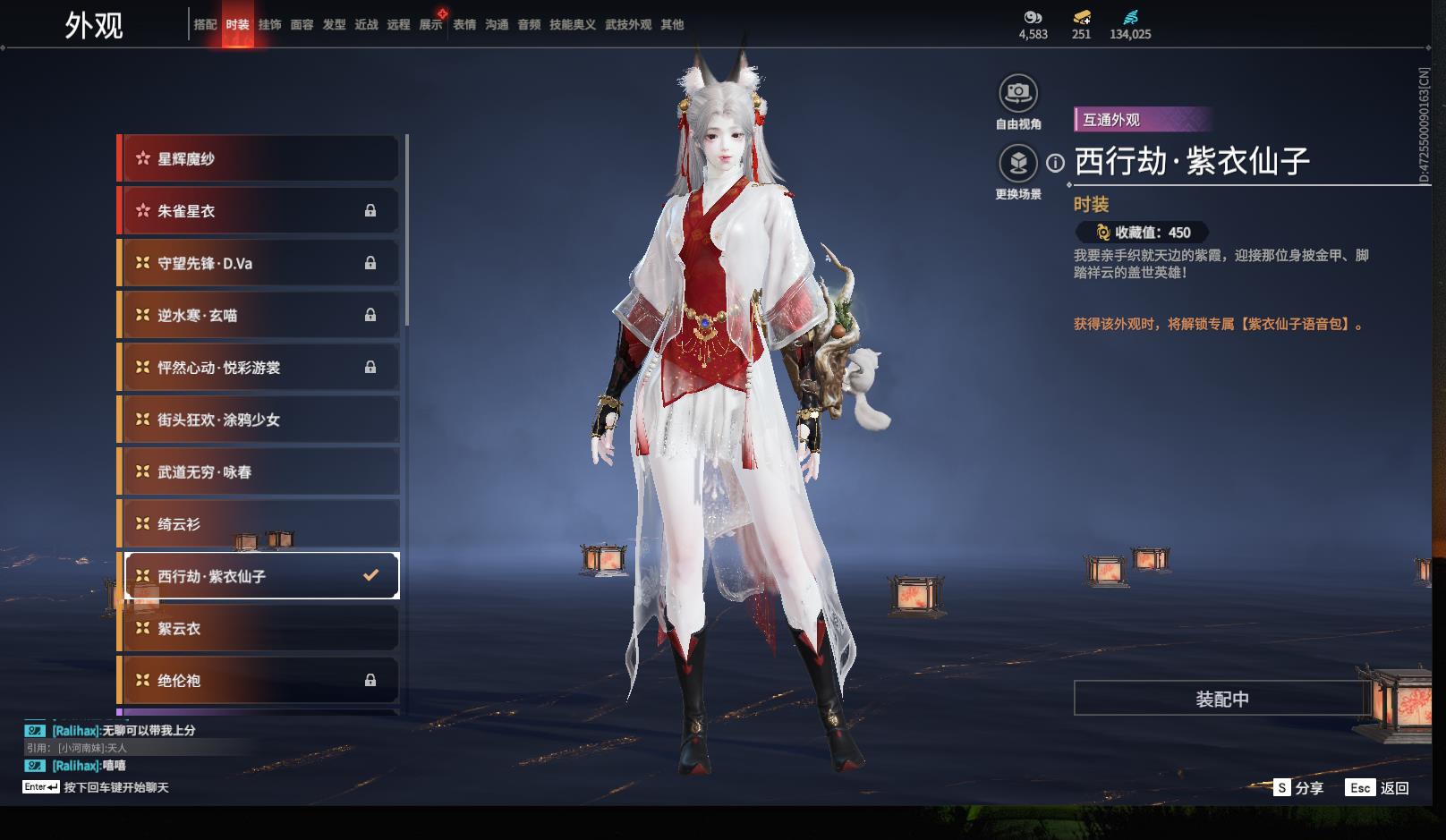Pick the 街头狂欢·涂鸦少女 outfit
This screenshot has height=840, width=1446.
259,420
